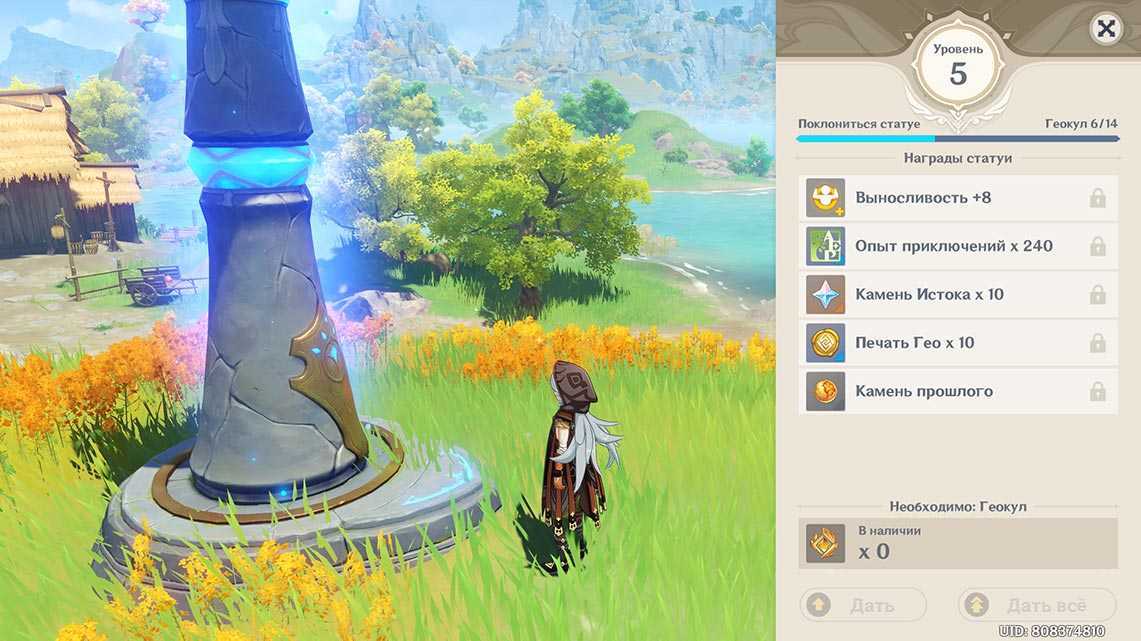Select the Геокул item icon
The height and width of the screenshot is (641, 1141).
point(826,544)
